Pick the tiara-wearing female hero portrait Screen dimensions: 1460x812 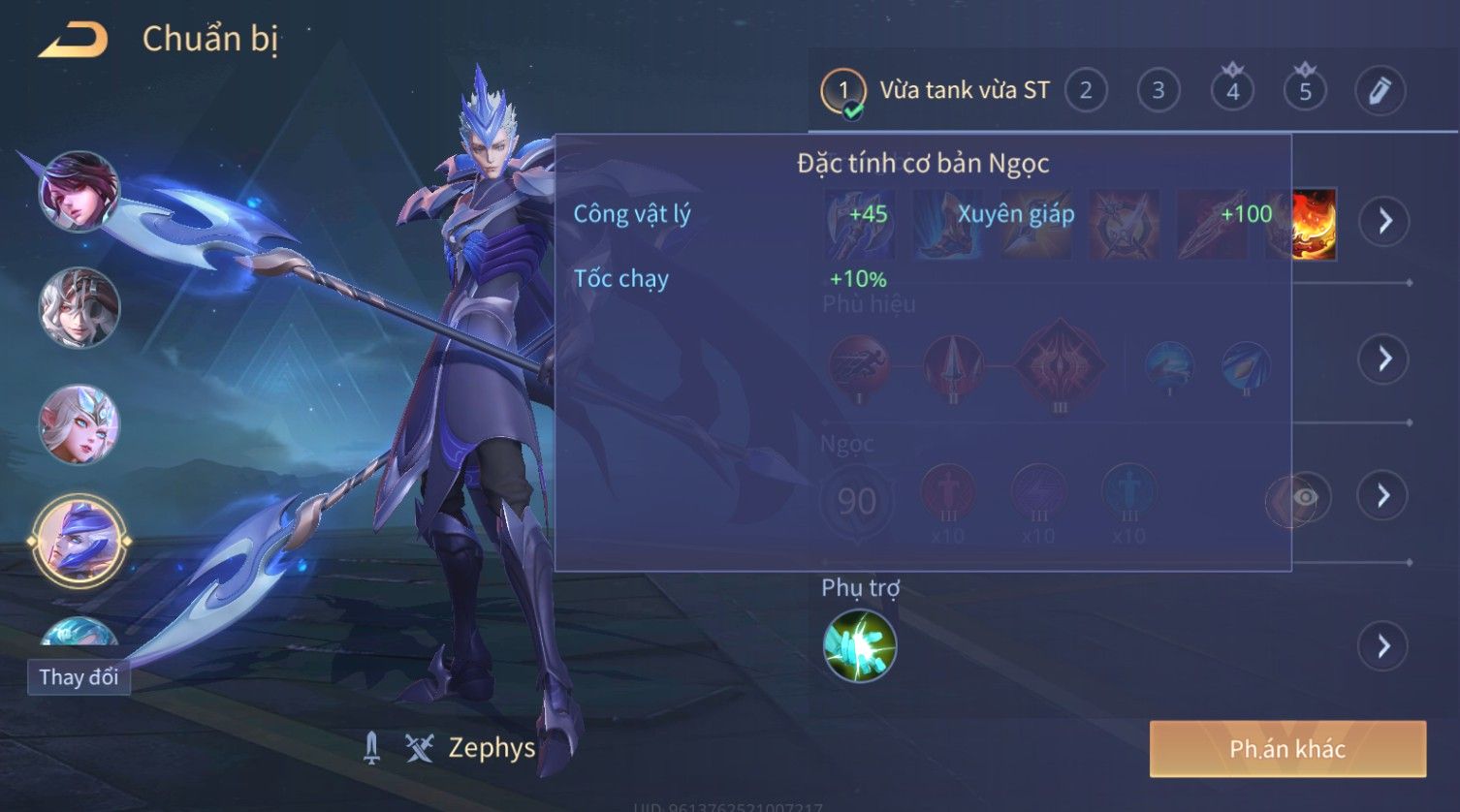(79, 424)
